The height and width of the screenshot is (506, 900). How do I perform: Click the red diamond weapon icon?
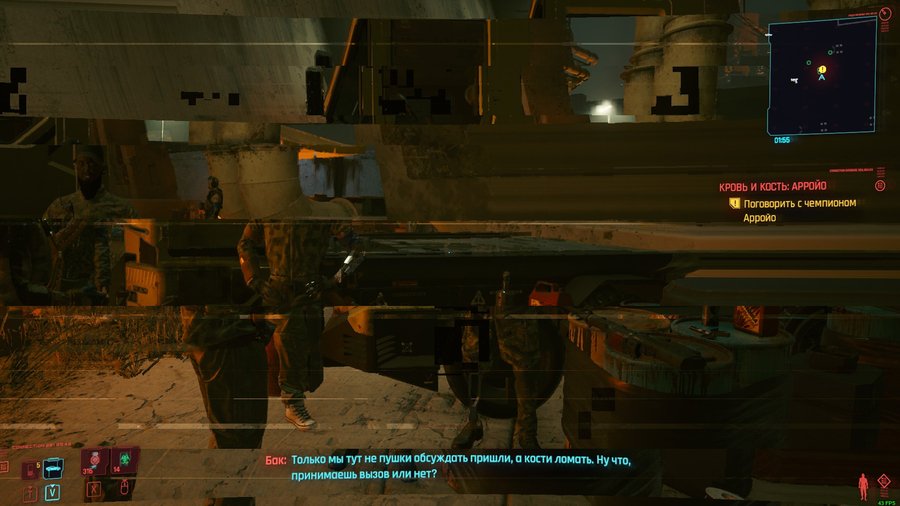pos(883,481)
